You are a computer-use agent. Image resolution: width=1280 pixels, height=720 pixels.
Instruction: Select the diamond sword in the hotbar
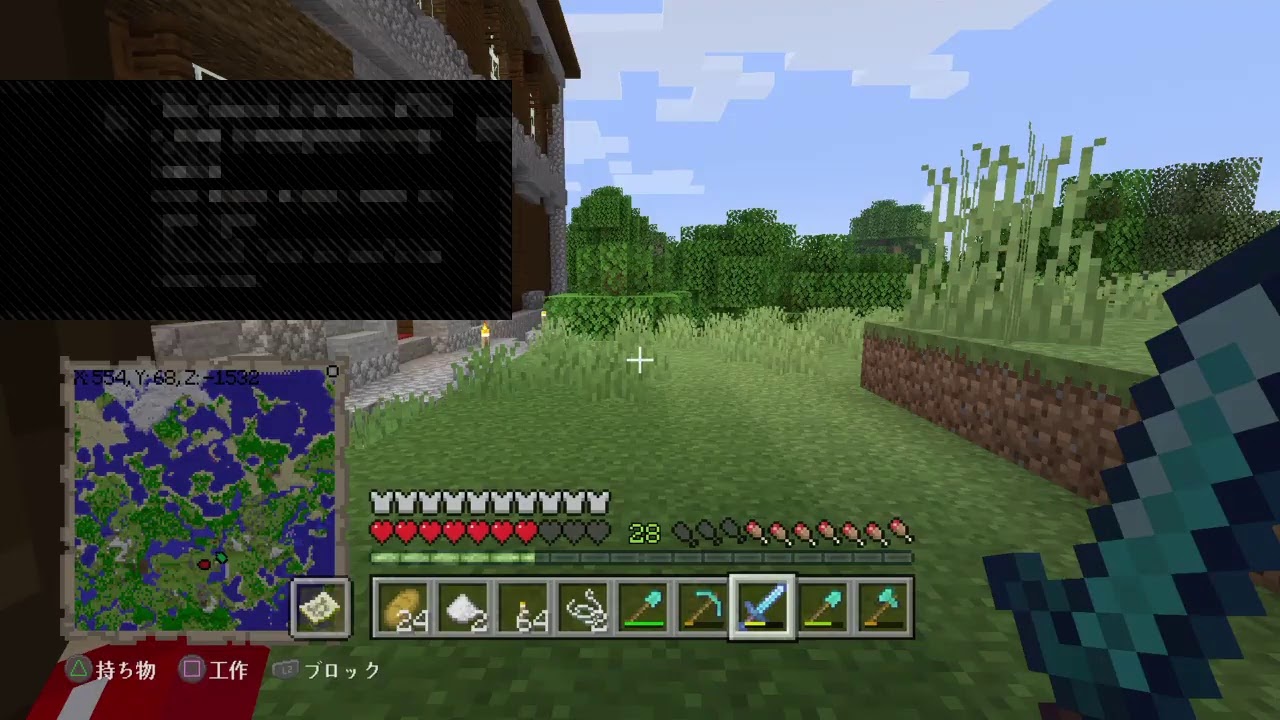pyautogui.click(x=764, y=607)
